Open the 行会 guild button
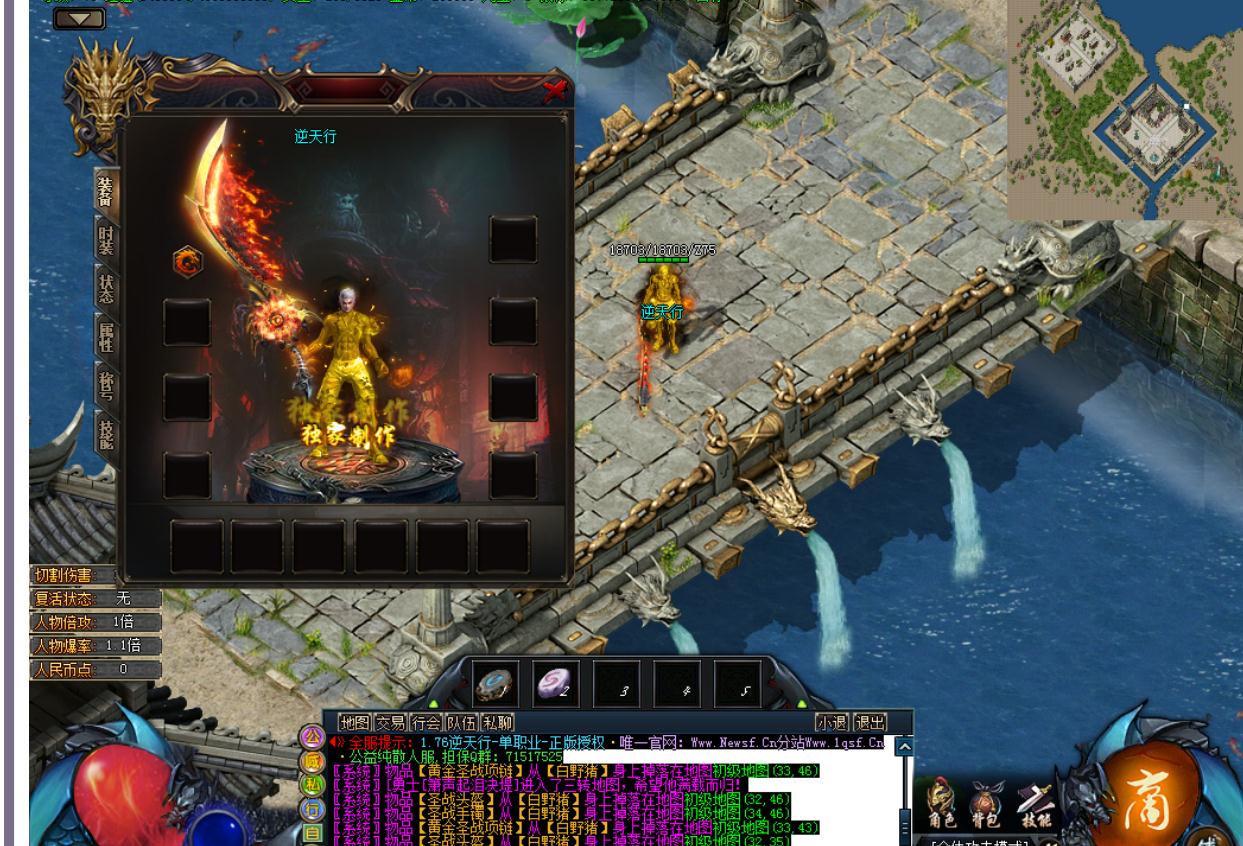 click(x=426, y=722)
